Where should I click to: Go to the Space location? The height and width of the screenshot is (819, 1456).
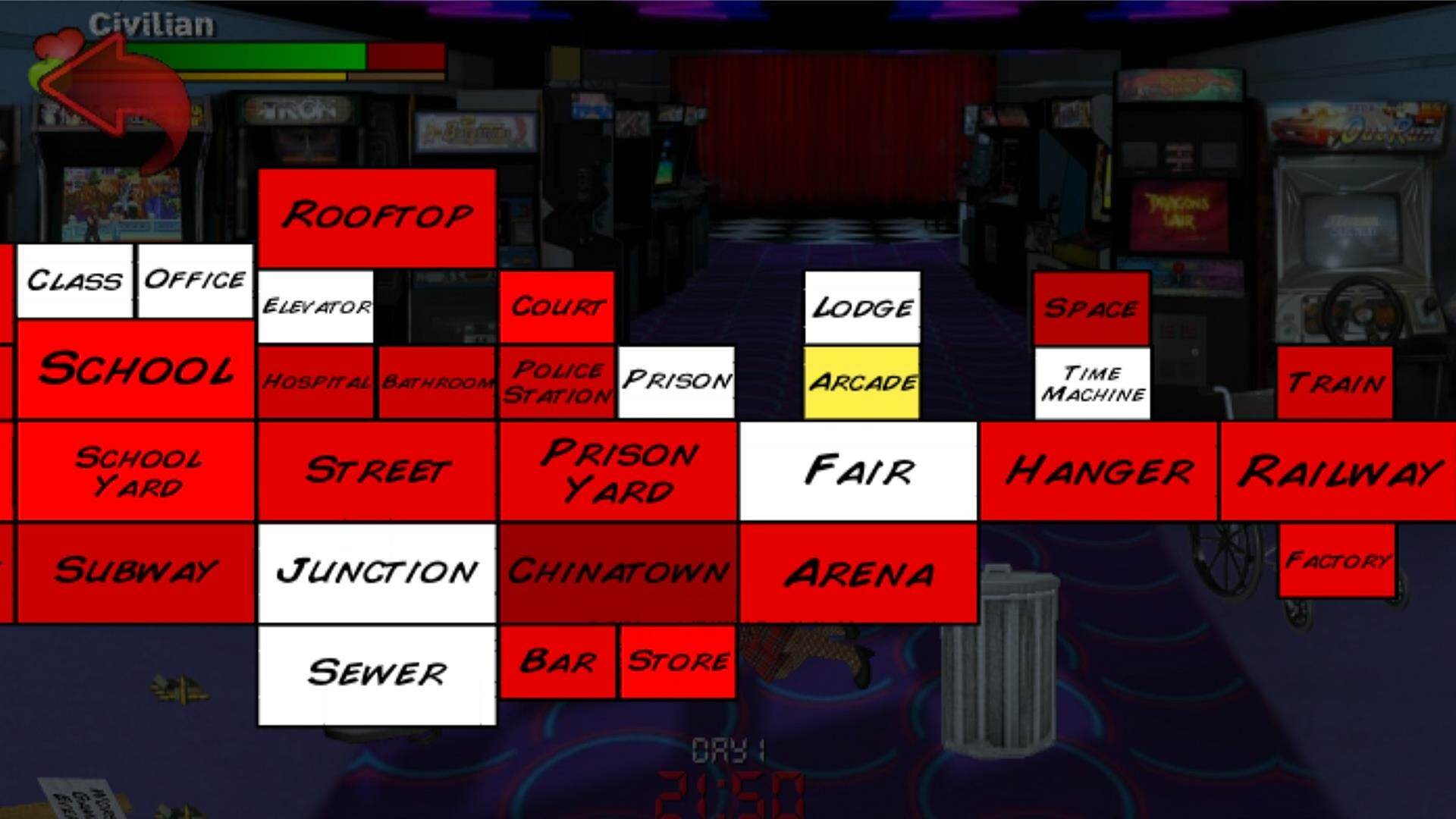click(1092, 307)
